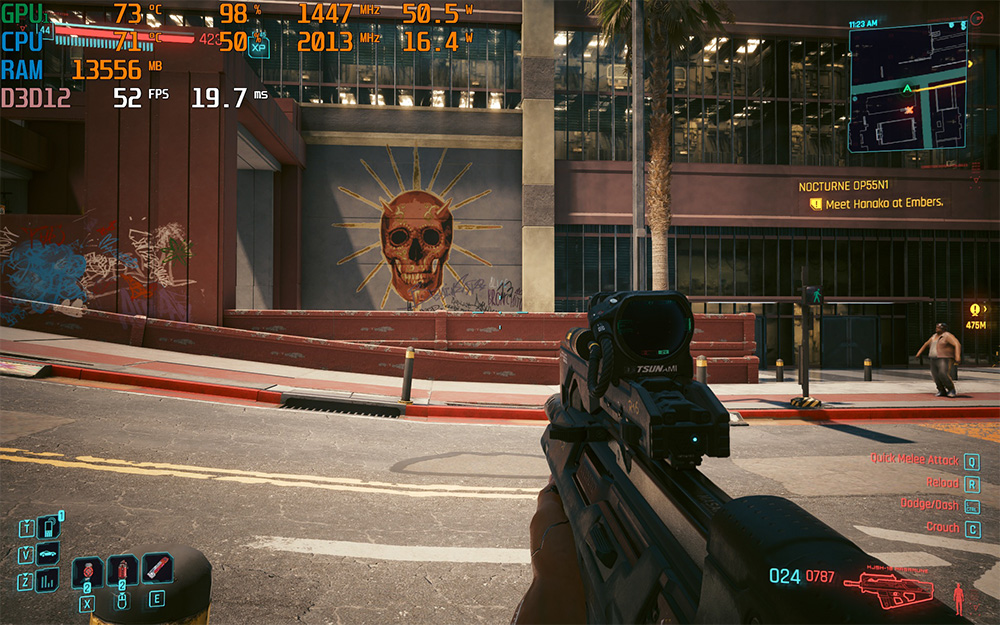The width and height of the screenshot is (1000, 625).
Task: Activate the red cyberware gadget slot
Action: [x=157, y=570]
